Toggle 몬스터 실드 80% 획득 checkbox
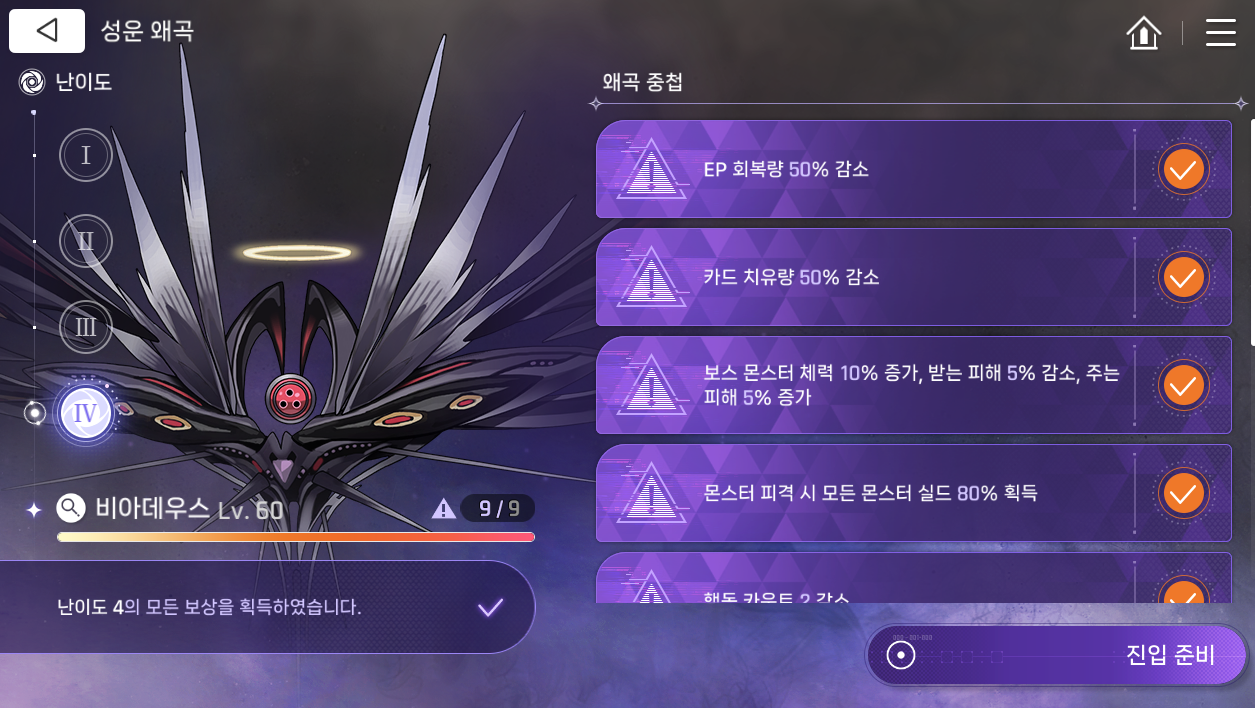The image size is (1255, 708). click(1183, 493)
